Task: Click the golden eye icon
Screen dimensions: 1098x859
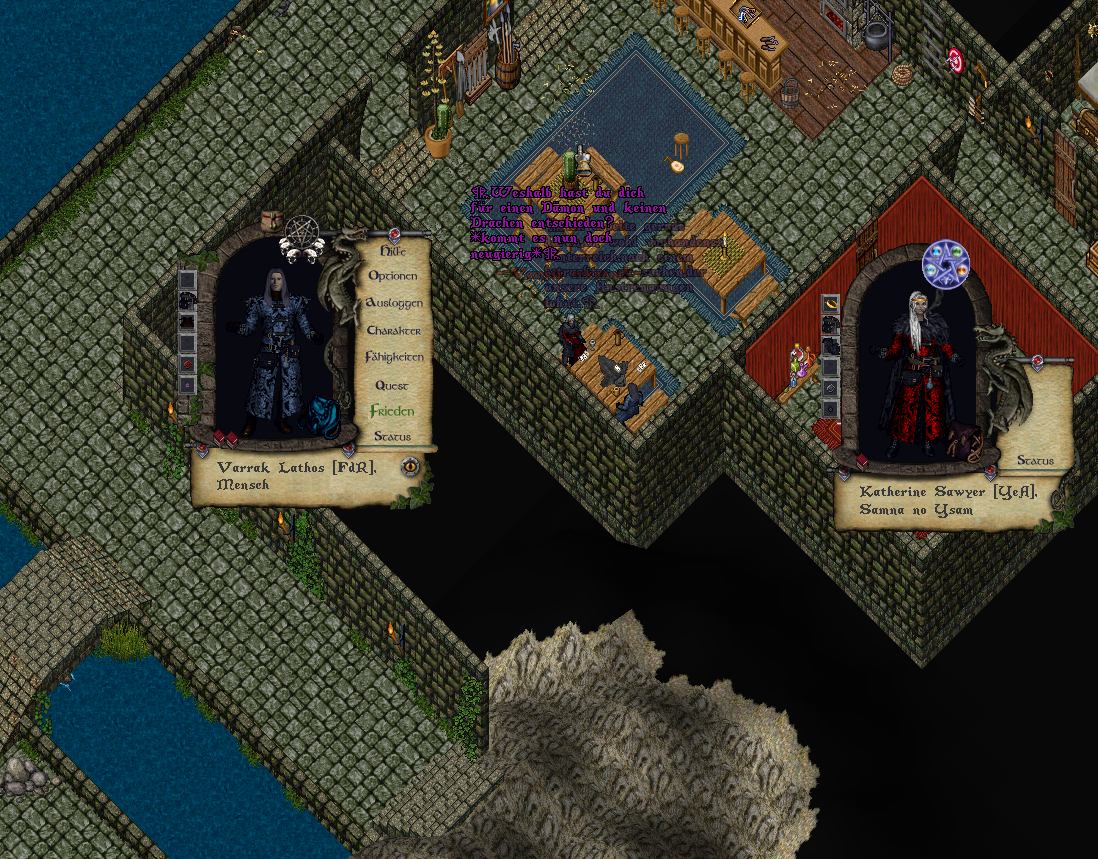Action: point(410,466)
